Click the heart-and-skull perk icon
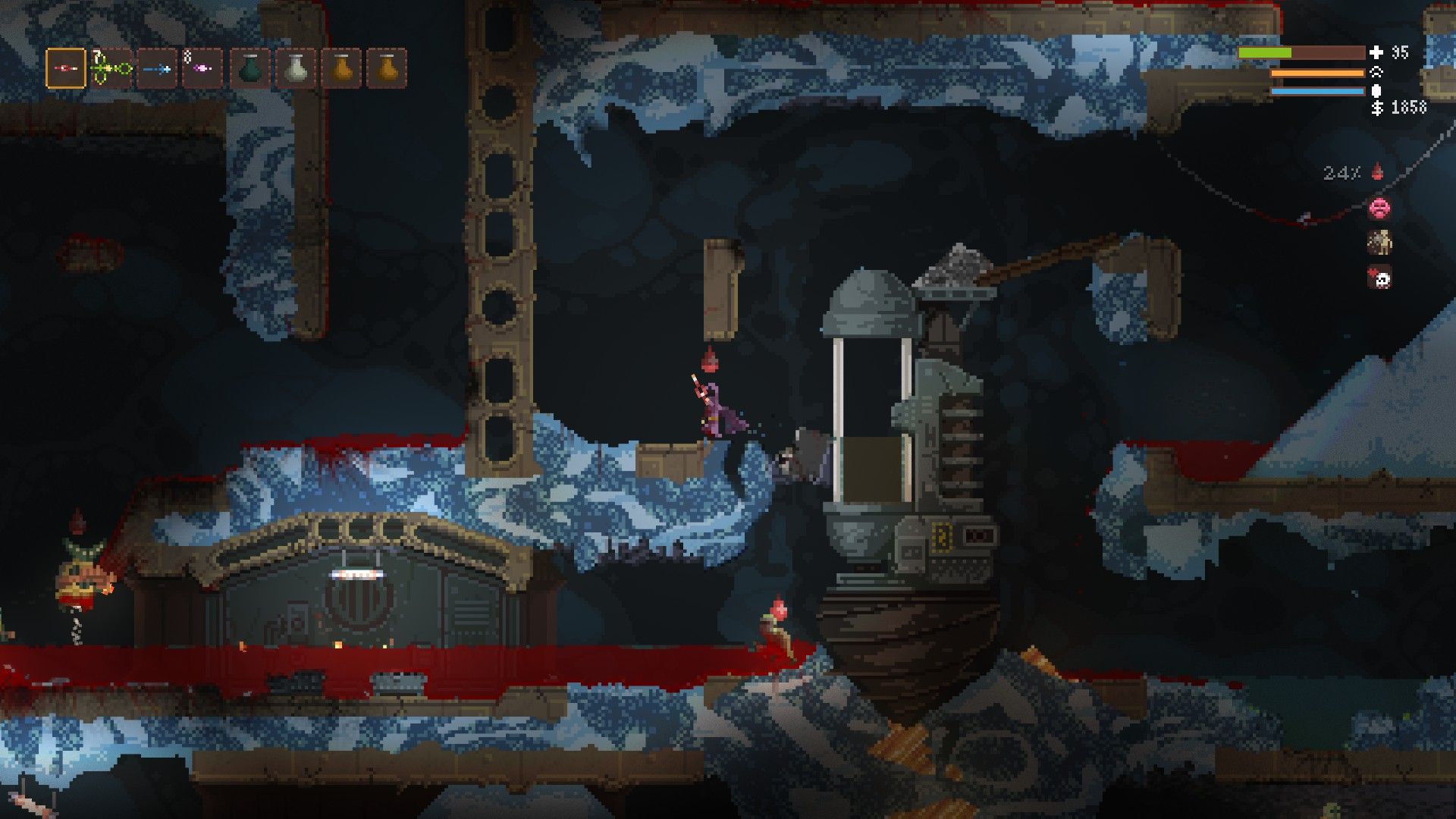 (x=1380, y=275)
